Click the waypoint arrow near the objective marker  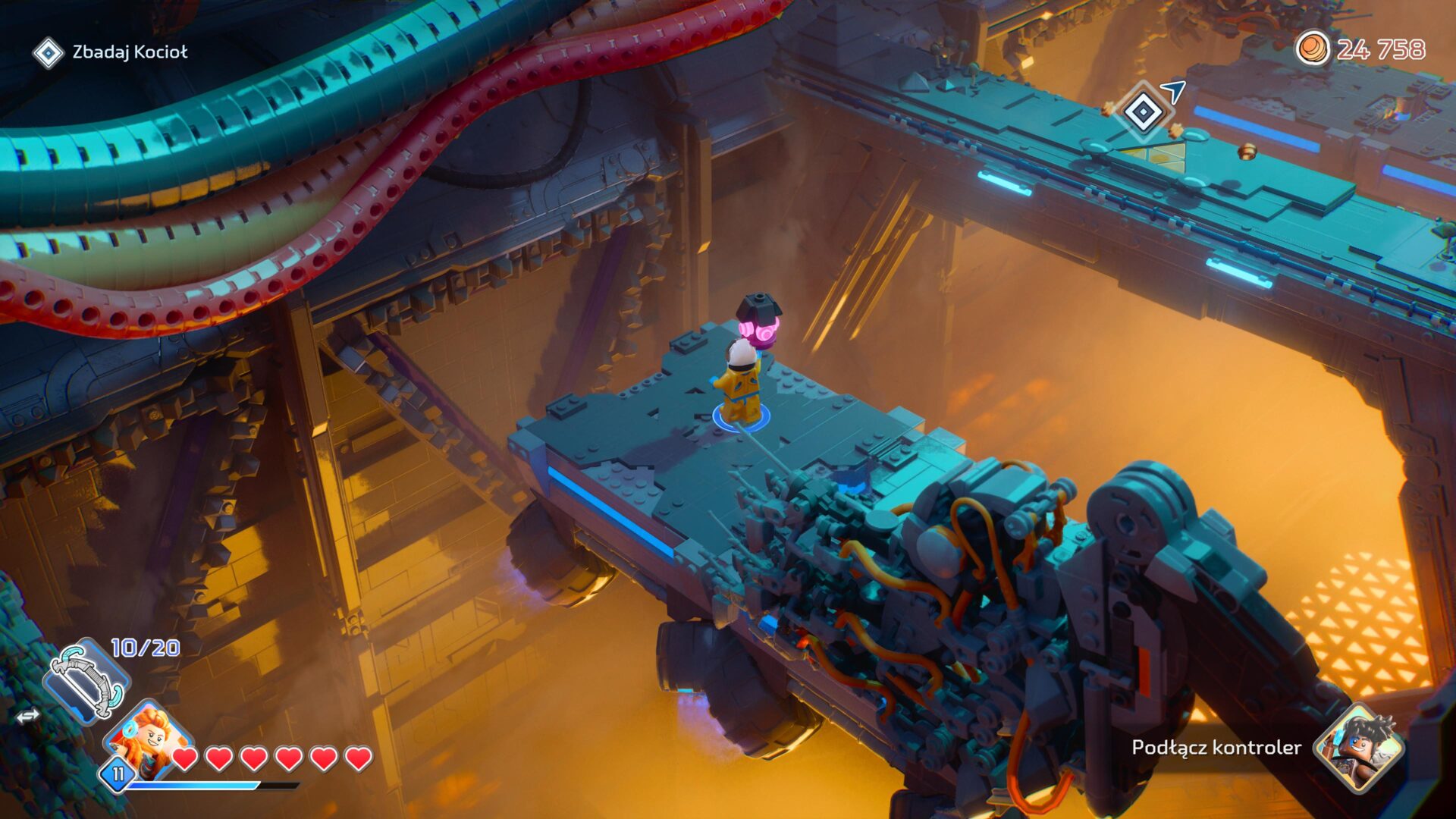point(1171,91)
